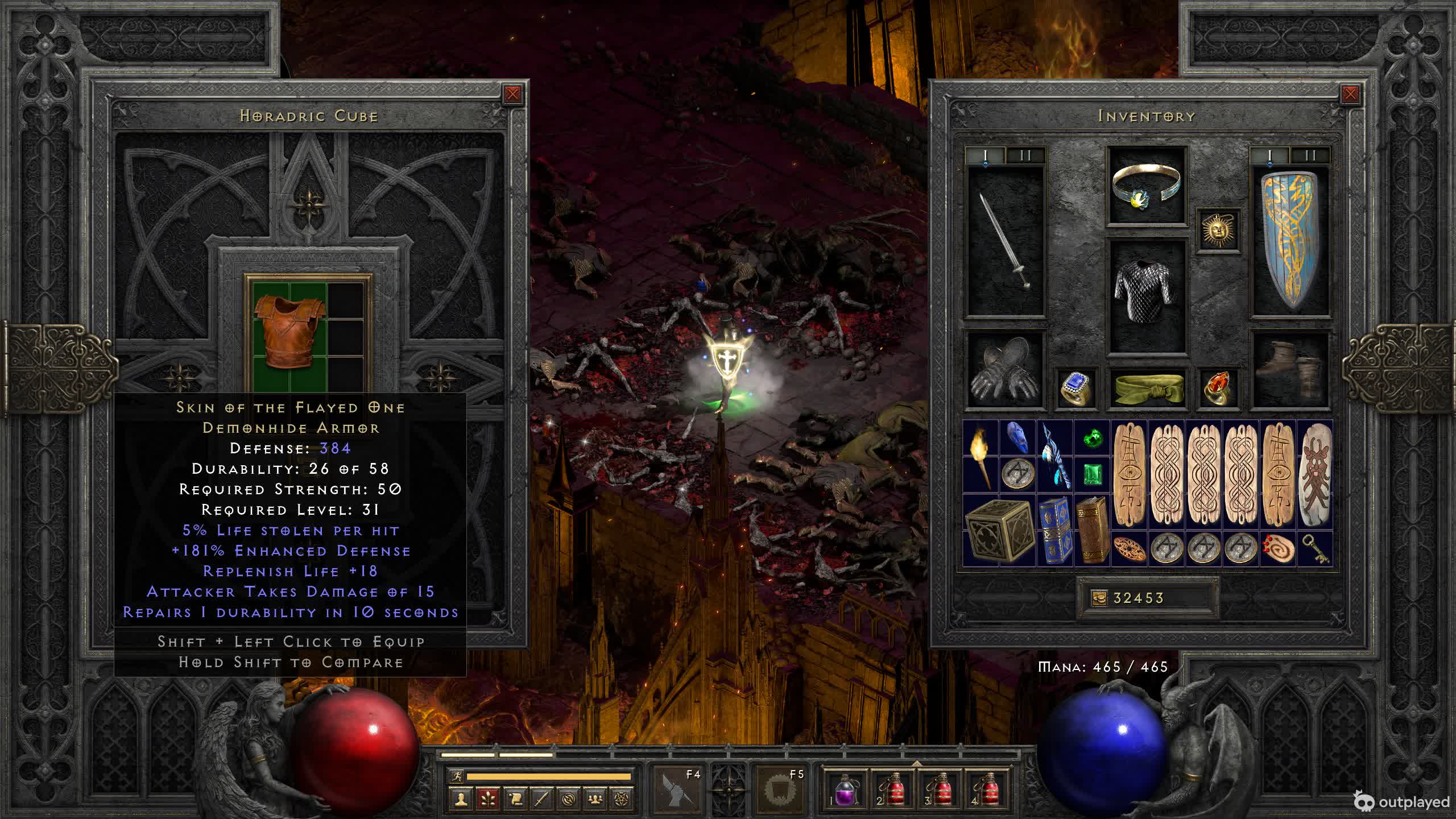
Task: Pick up the torch in the inventory grid
Action: click(x=980, y=456)
